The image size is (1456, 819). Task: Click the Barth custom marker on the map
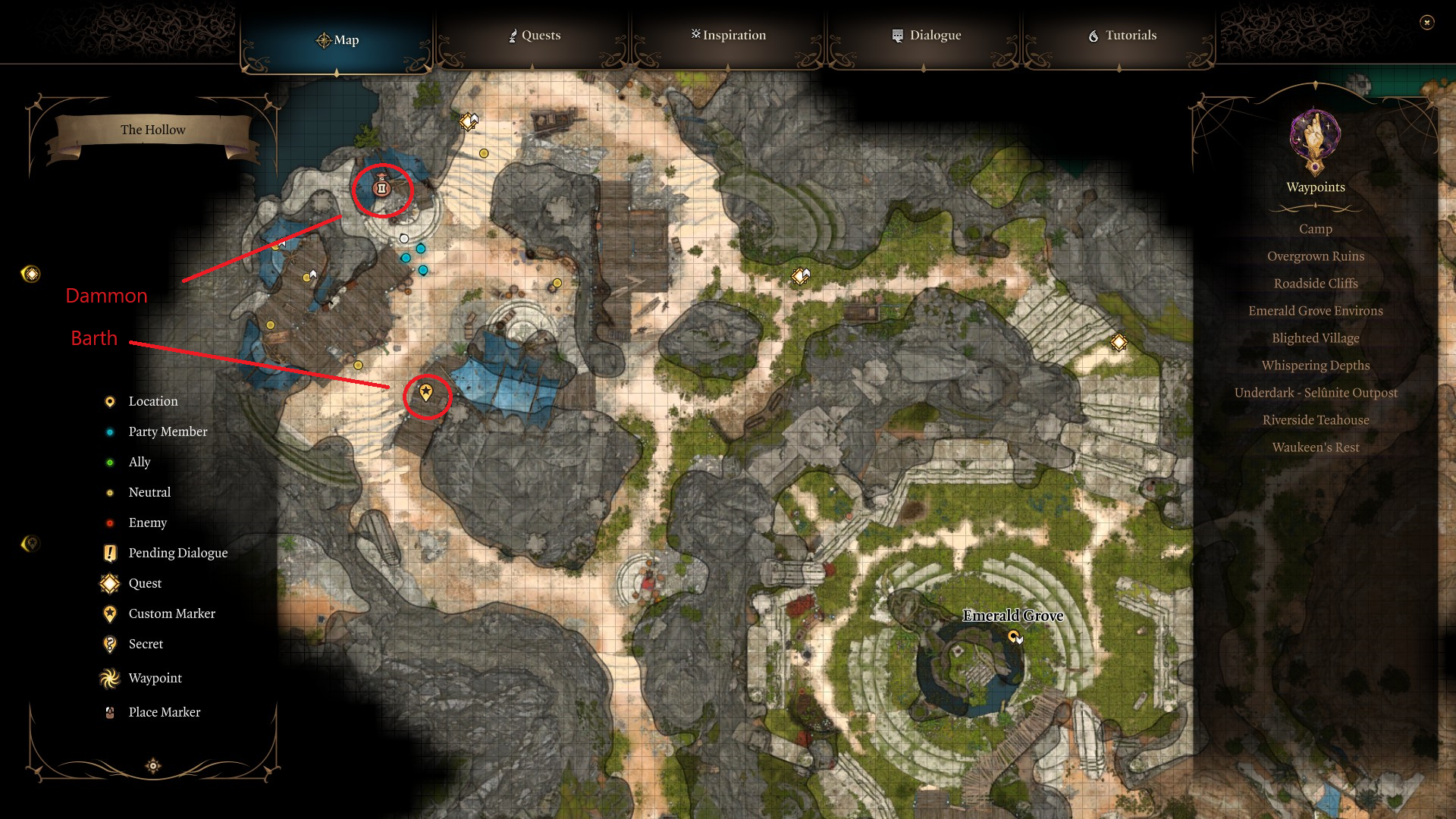point(426,394)
